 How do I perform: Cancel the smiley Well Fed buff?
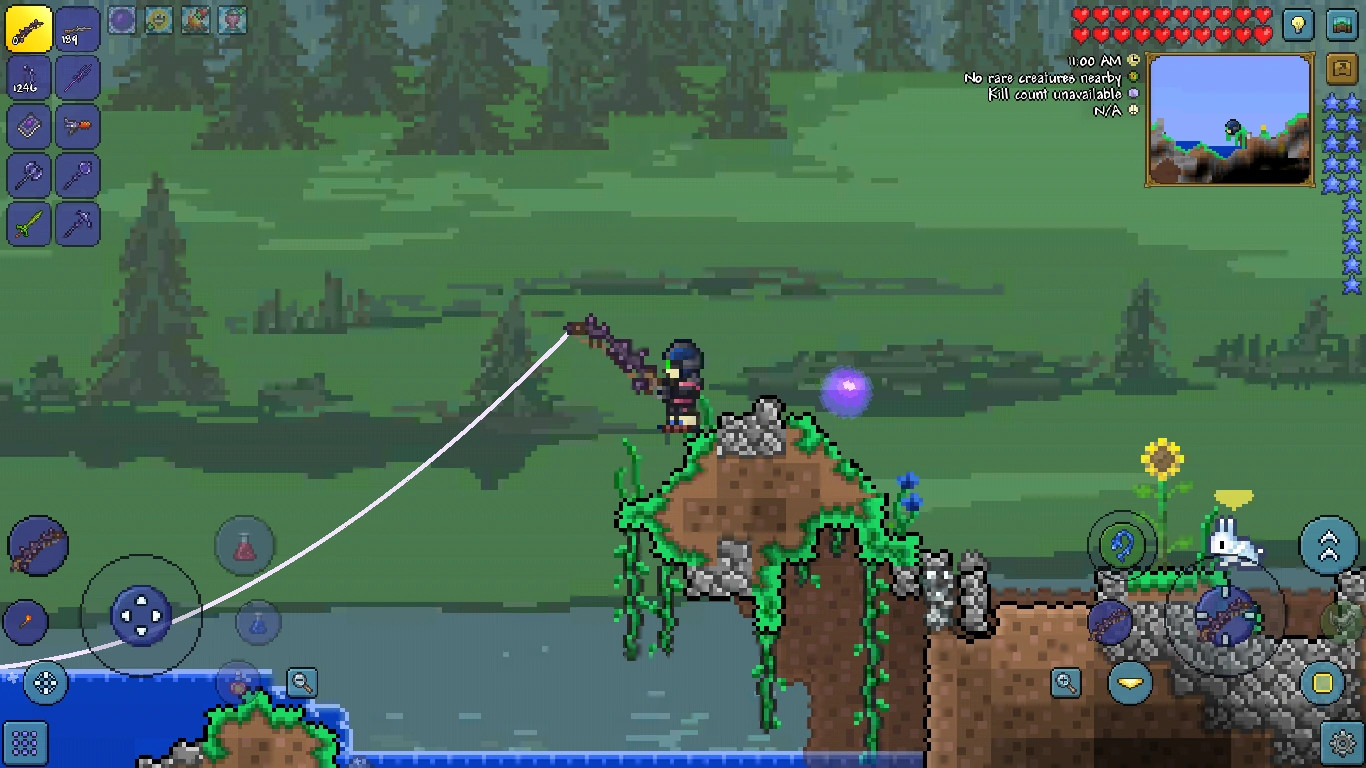(x=158, y=18)
